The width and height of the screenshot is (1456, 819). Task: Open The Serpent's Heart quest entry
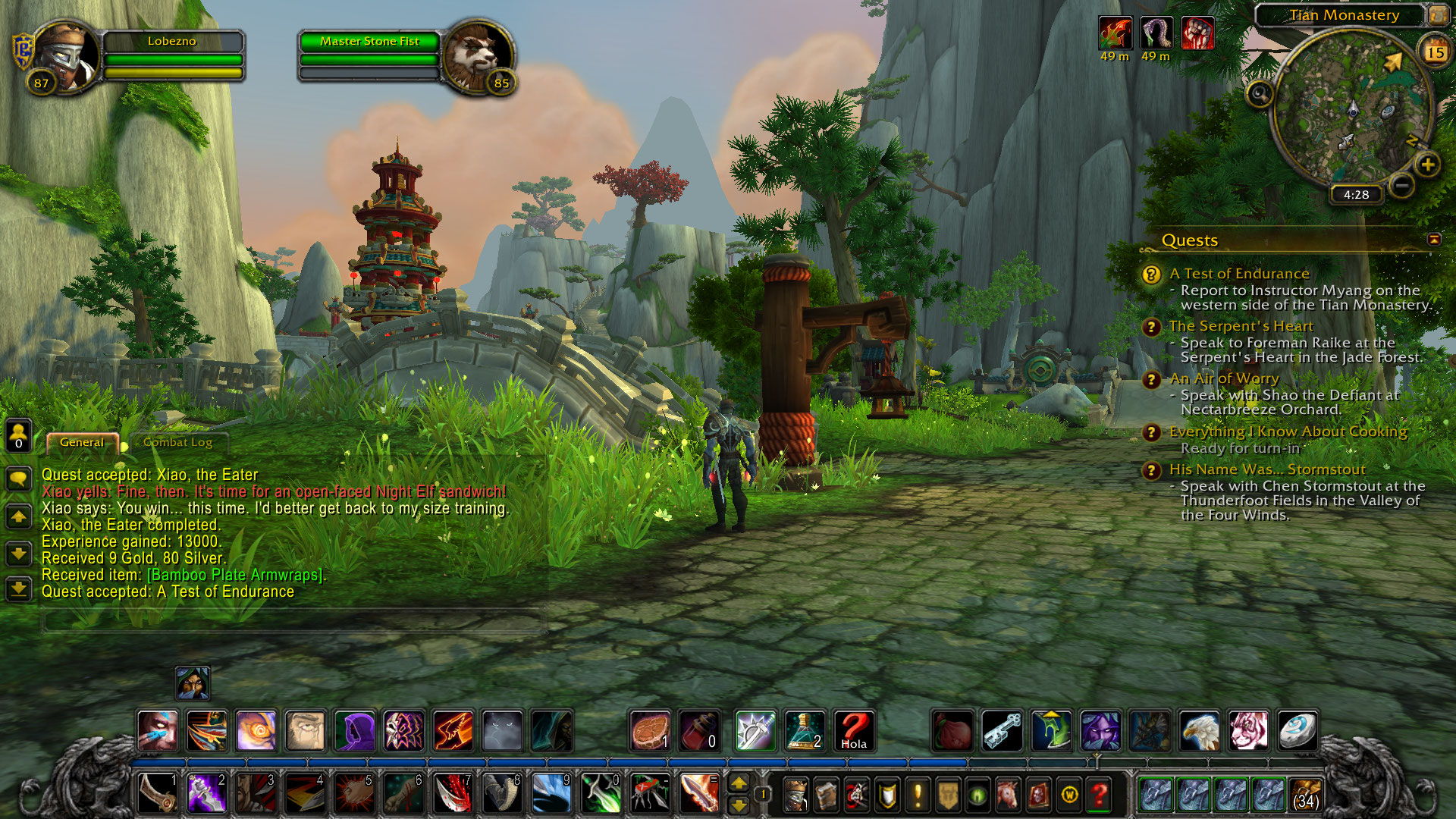point(1241,326)
